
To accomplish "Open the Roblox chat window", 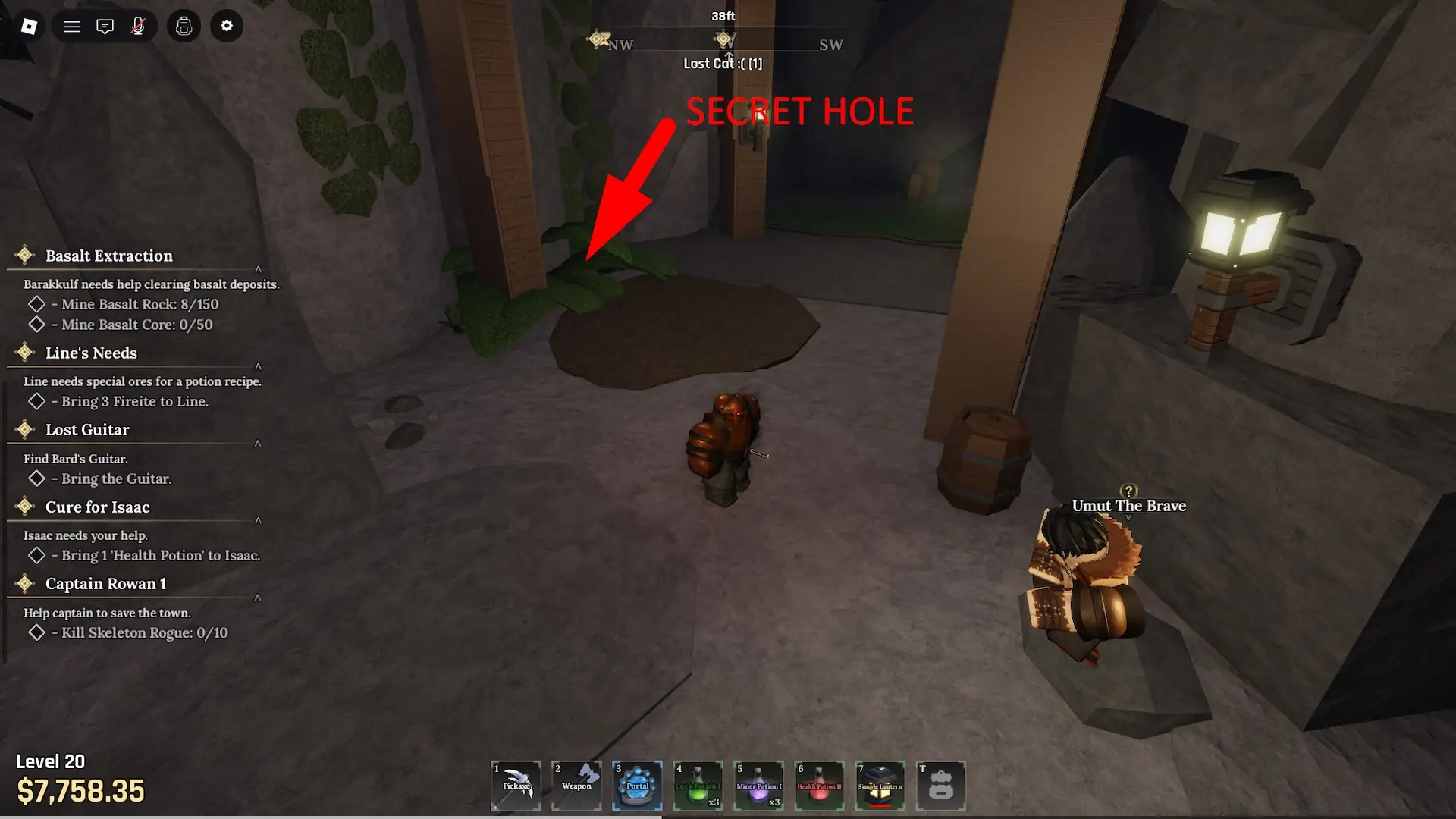I will click(x=105, y=25).
